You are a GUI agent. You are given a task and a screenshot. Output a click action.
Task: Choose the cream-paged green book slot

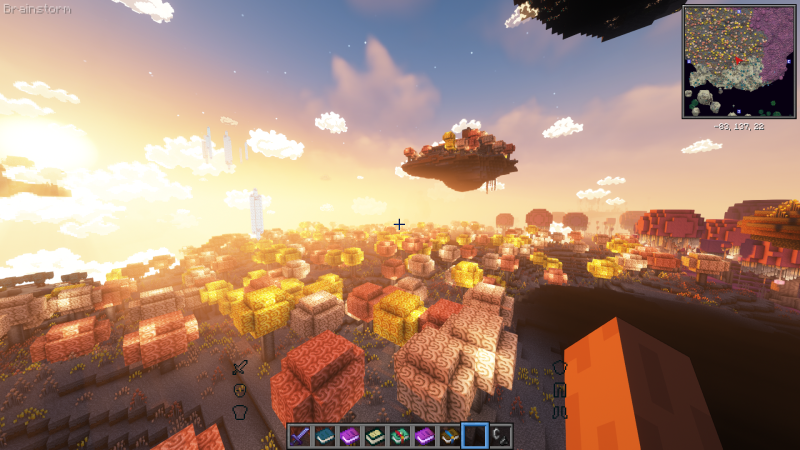[x=375, y=436]
